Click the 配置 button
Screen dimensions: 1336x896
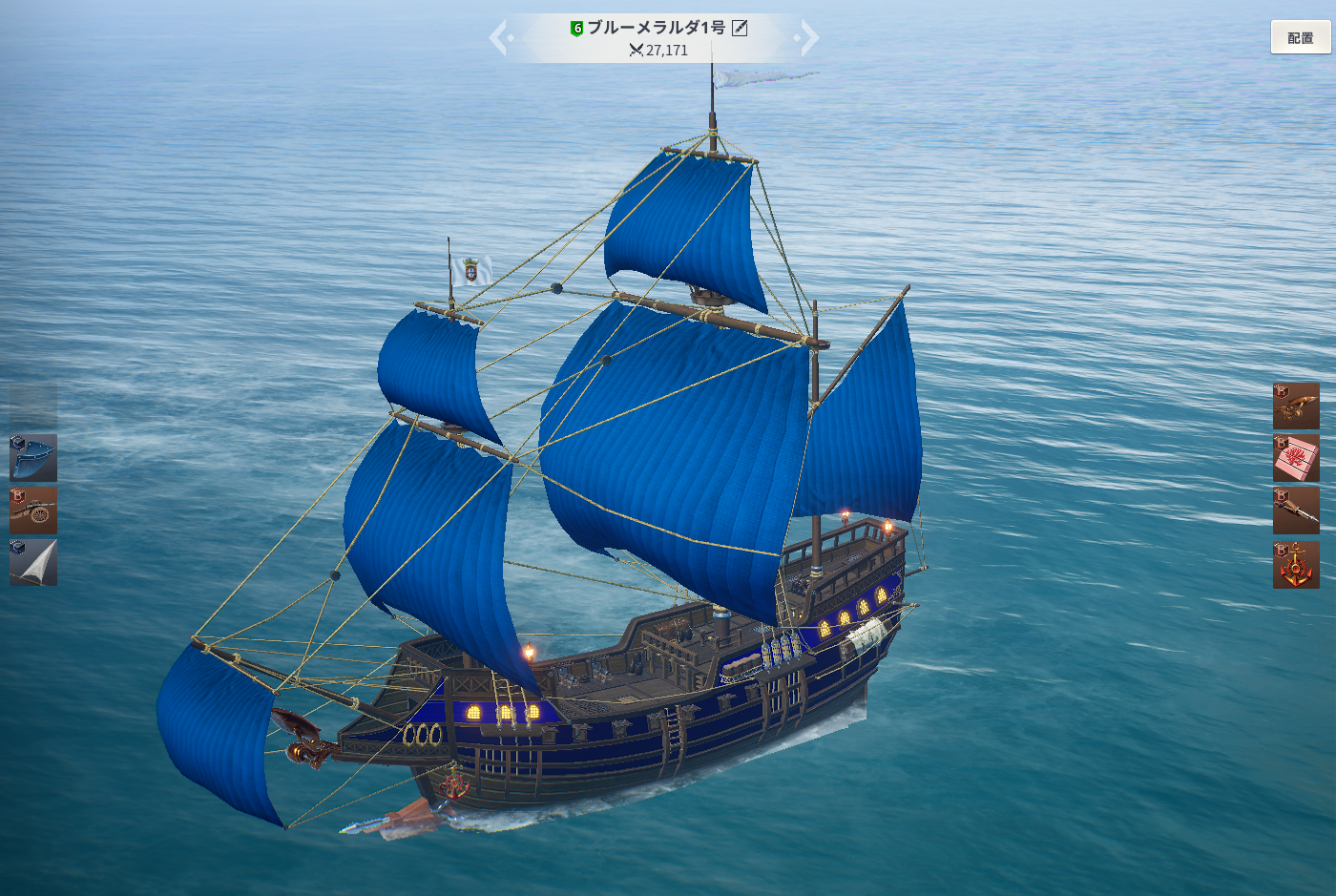pos(1300,37)
